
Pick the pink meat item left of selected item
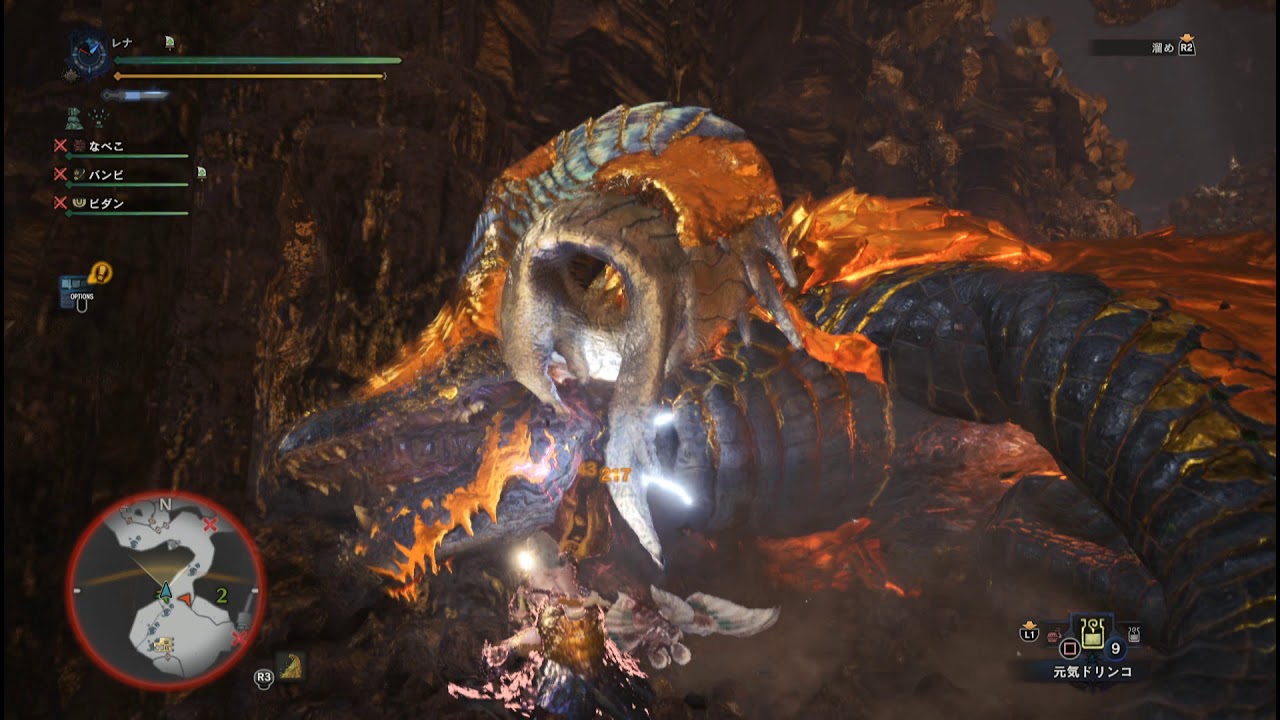1055,636
